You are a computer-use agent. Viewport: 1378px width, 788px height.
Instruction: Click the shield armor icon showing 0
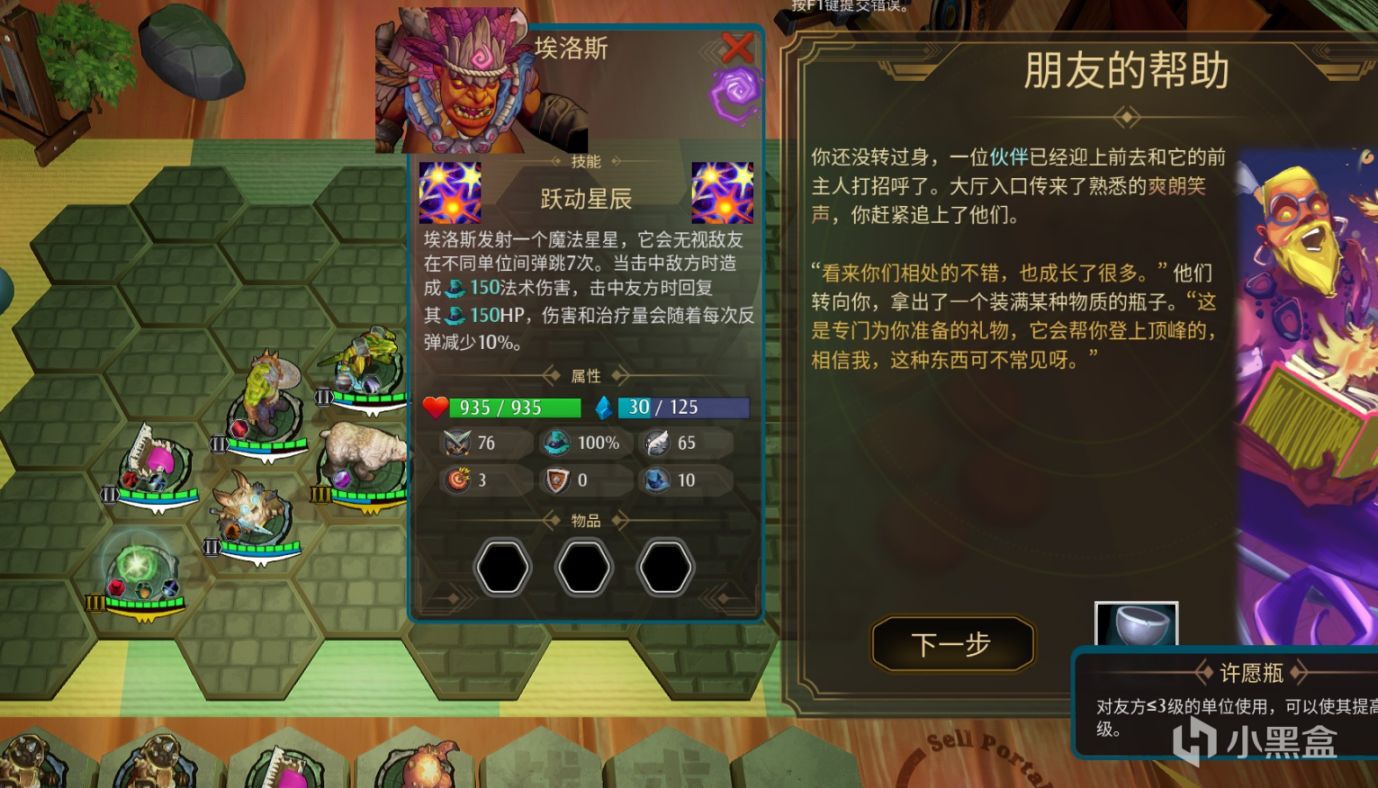pos(556,480)
